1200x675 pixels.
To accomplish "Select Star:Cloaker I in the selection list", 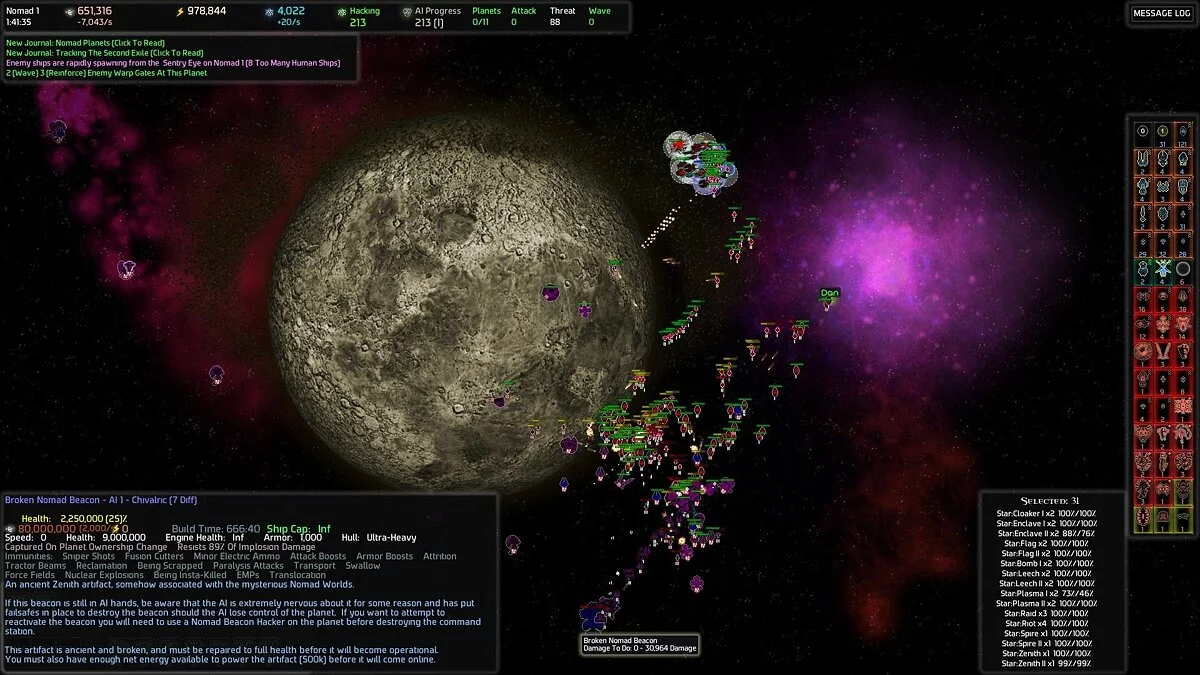I will (x=1046, y=514).
